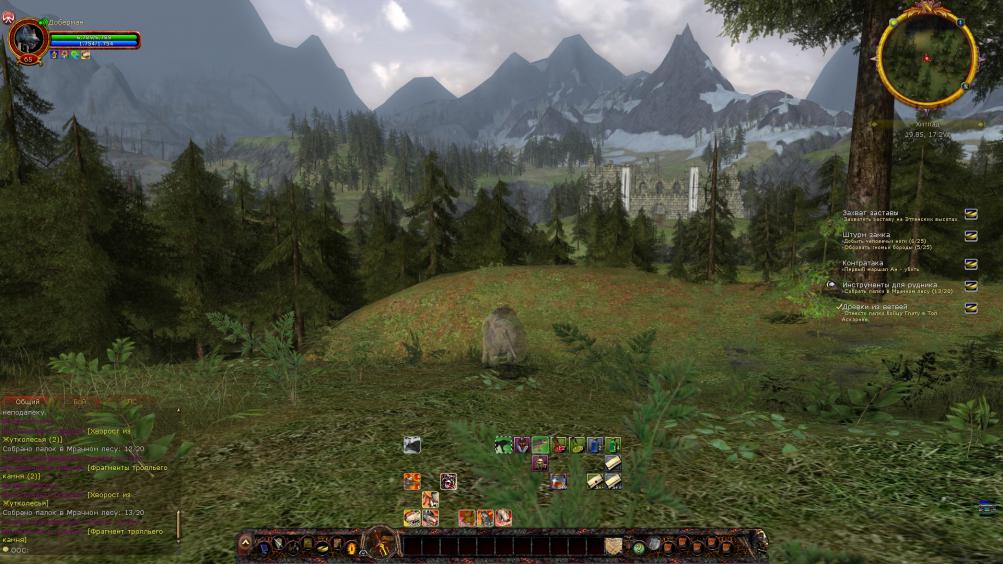This screenshot has height=564, width=1003.
Task: Switch to the "Общий" chat tab
Action: coord(28,401)
